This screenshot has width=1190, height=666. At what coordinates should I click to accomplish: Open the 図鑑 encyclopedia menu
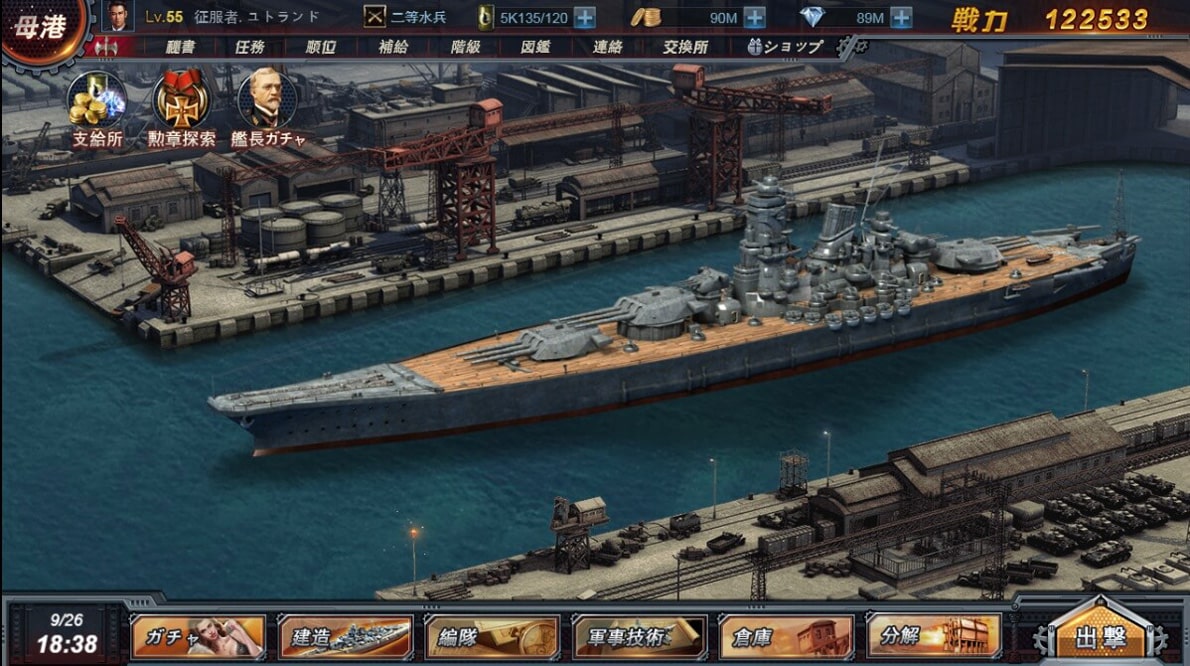[537, 46]
